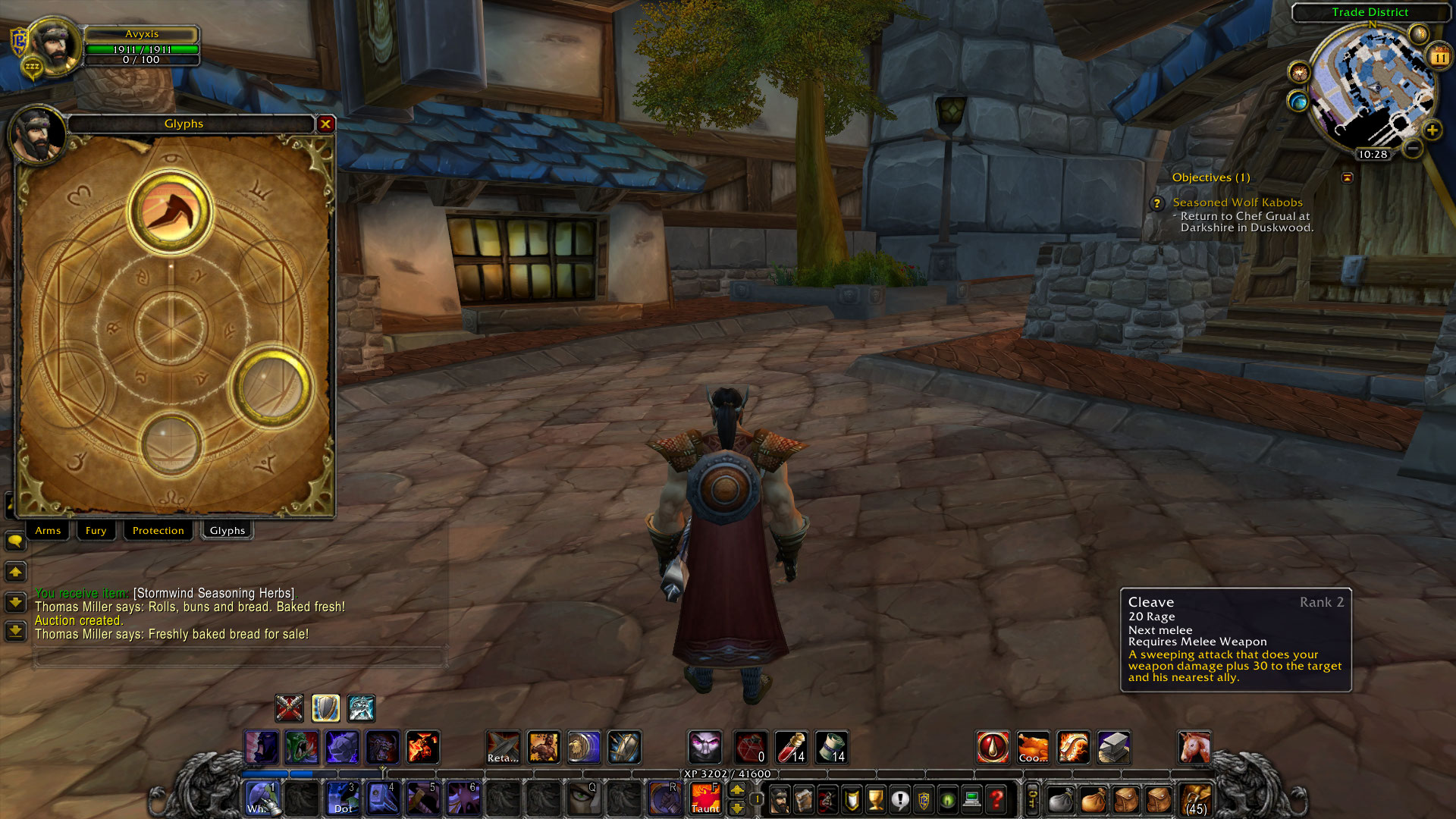Viewport: 1456px width, 819px height.
Task: Select the Seasoned Wolf Kabobs objective
Action: 1238,202
